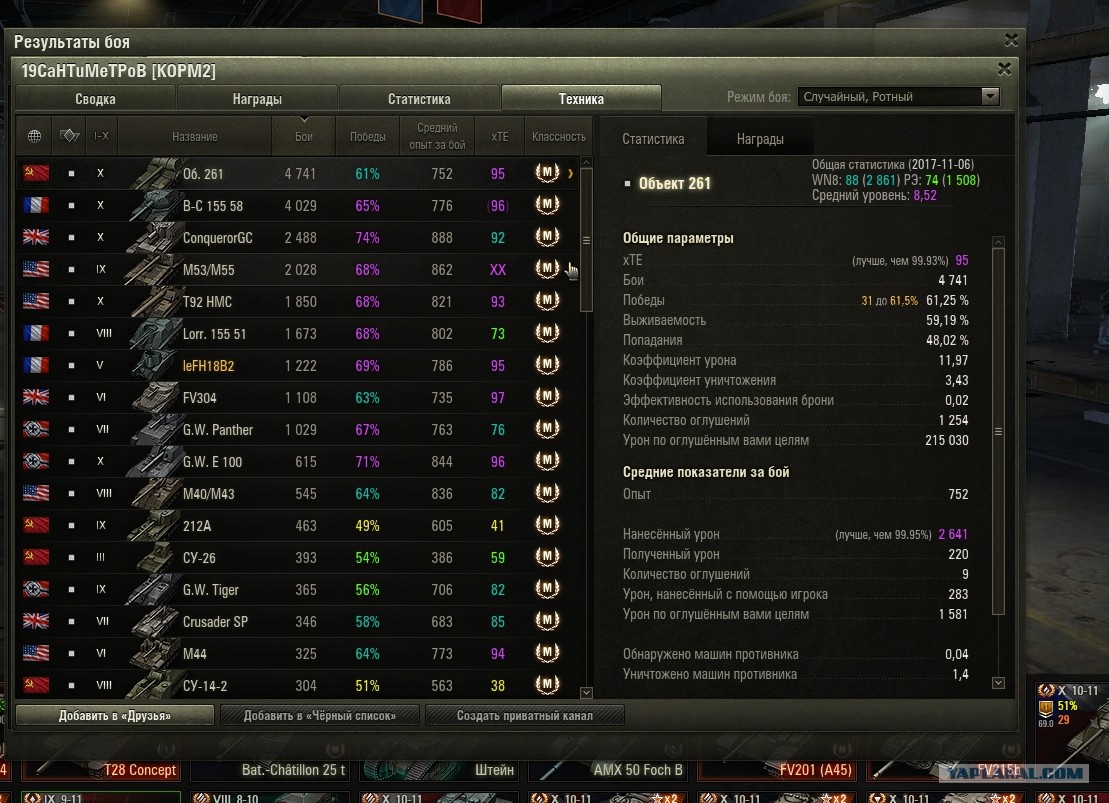Select the B-C 155 58 row
Viewport: 1109px width, 803px height.
pyautogui.click(x=300, y=206)
